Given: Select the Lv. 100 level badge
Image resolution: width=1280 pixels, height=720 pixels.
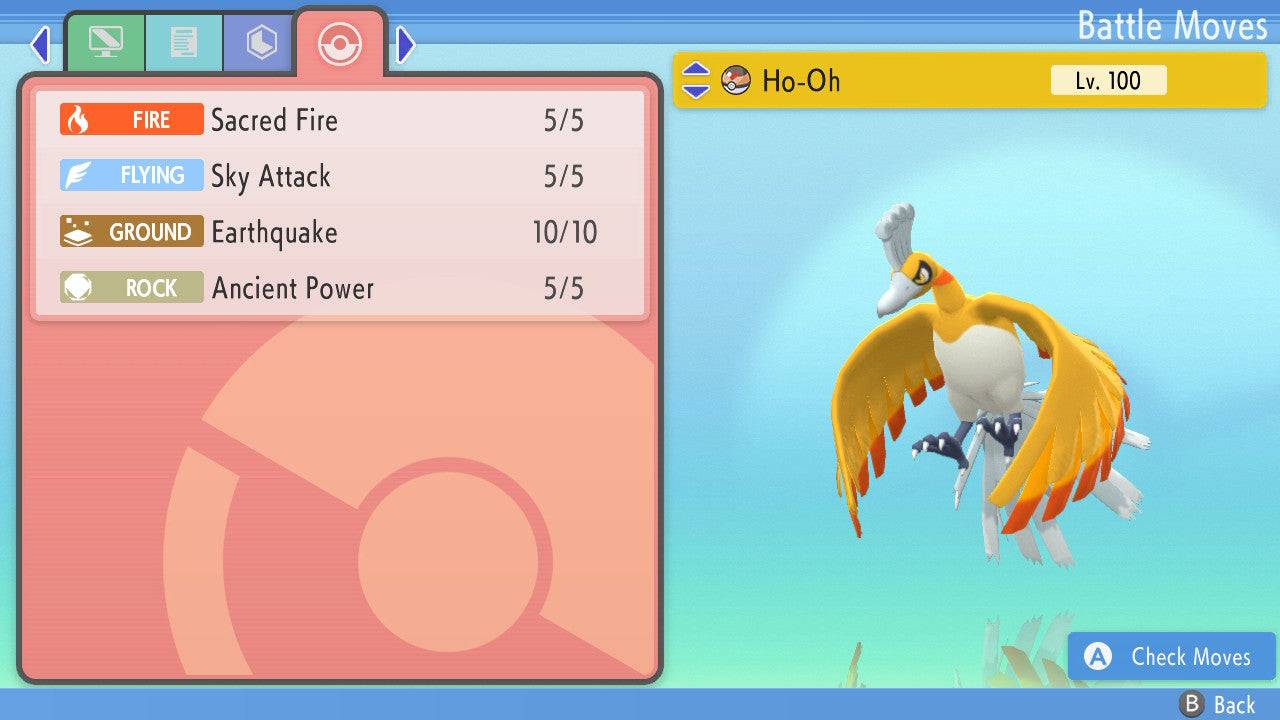Looking at the screenshot, I should (x=1106, y=81).
